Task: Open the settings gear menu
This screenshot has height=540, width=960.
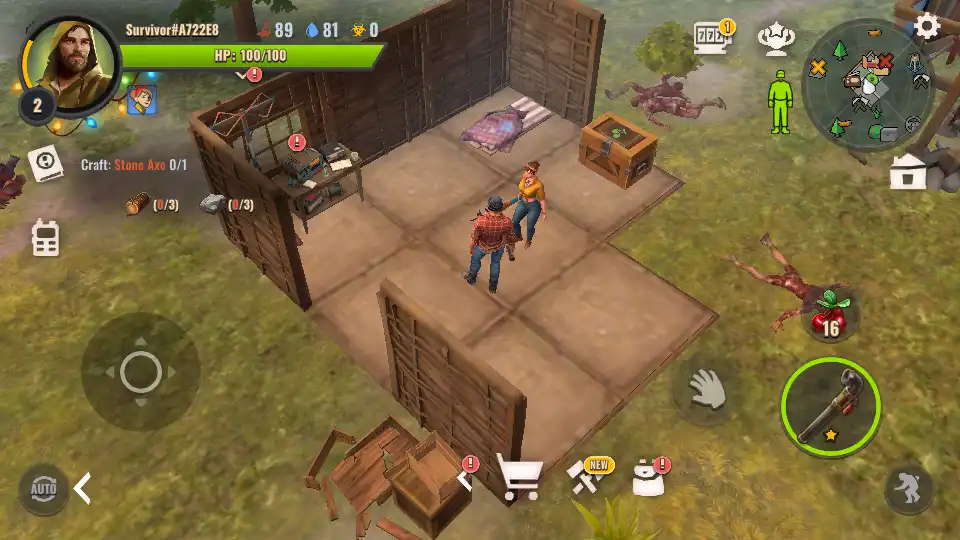Action: 927,26
